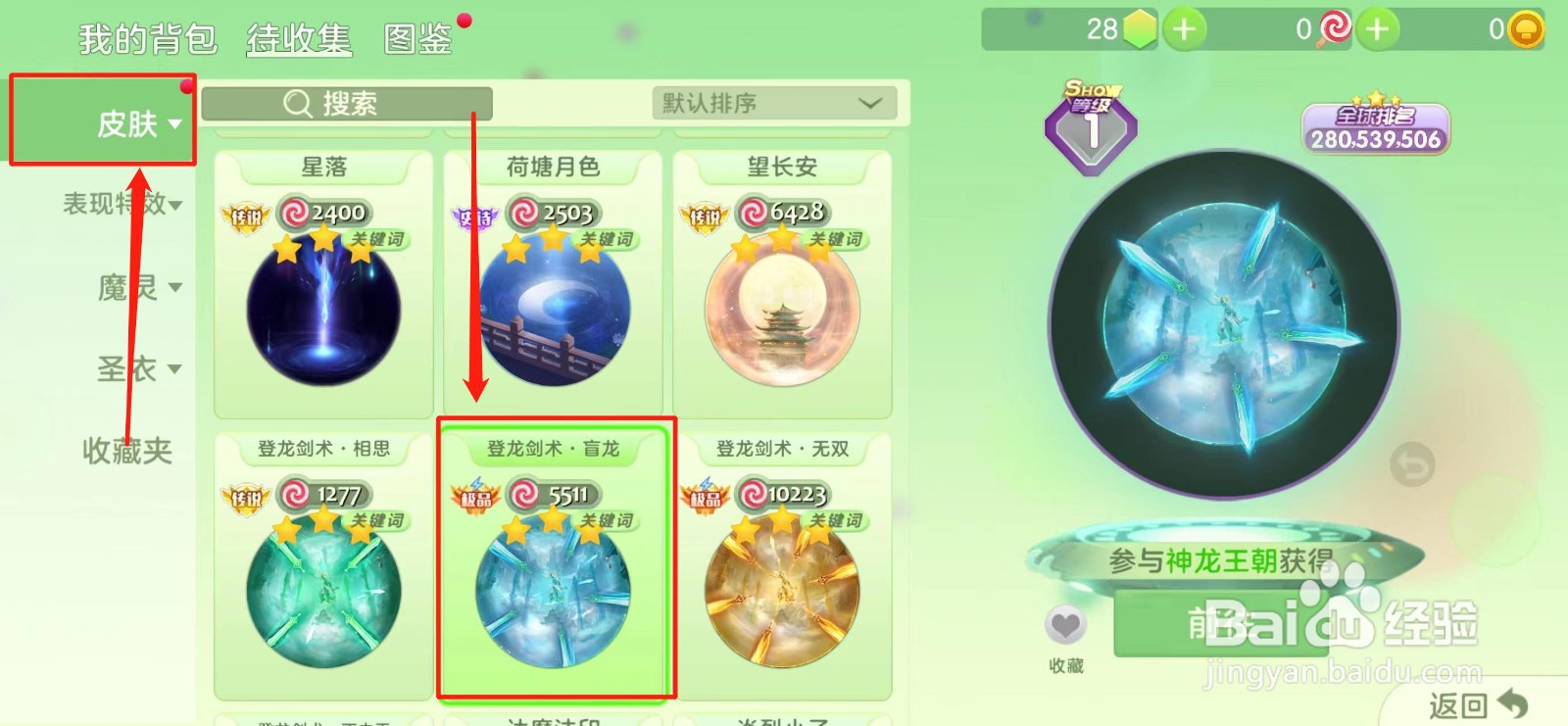Image resolution: width=1568 pixels, height=726 pixels.
Task: Open the search bar with magnifier icon
Action: pos(345,104)
